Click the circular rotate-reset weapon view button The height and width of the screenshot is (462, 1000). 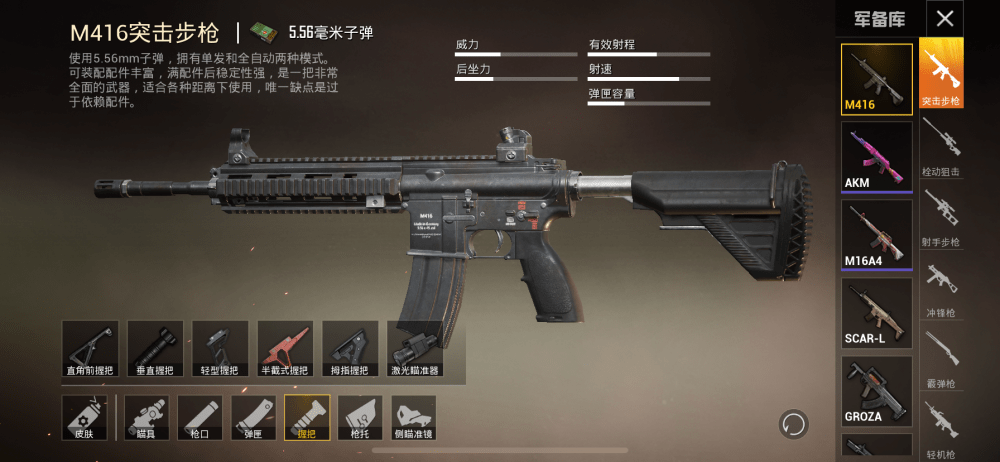[794, 423]
